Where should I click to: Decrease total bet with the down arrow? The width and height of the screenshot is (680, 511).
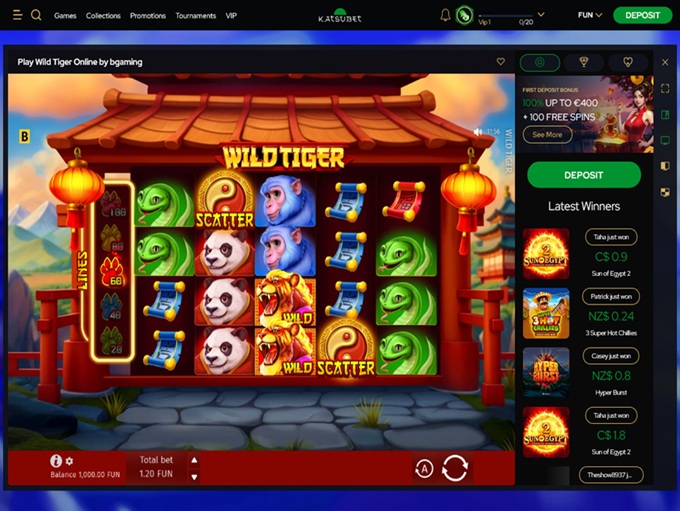(x=194, y=476)
